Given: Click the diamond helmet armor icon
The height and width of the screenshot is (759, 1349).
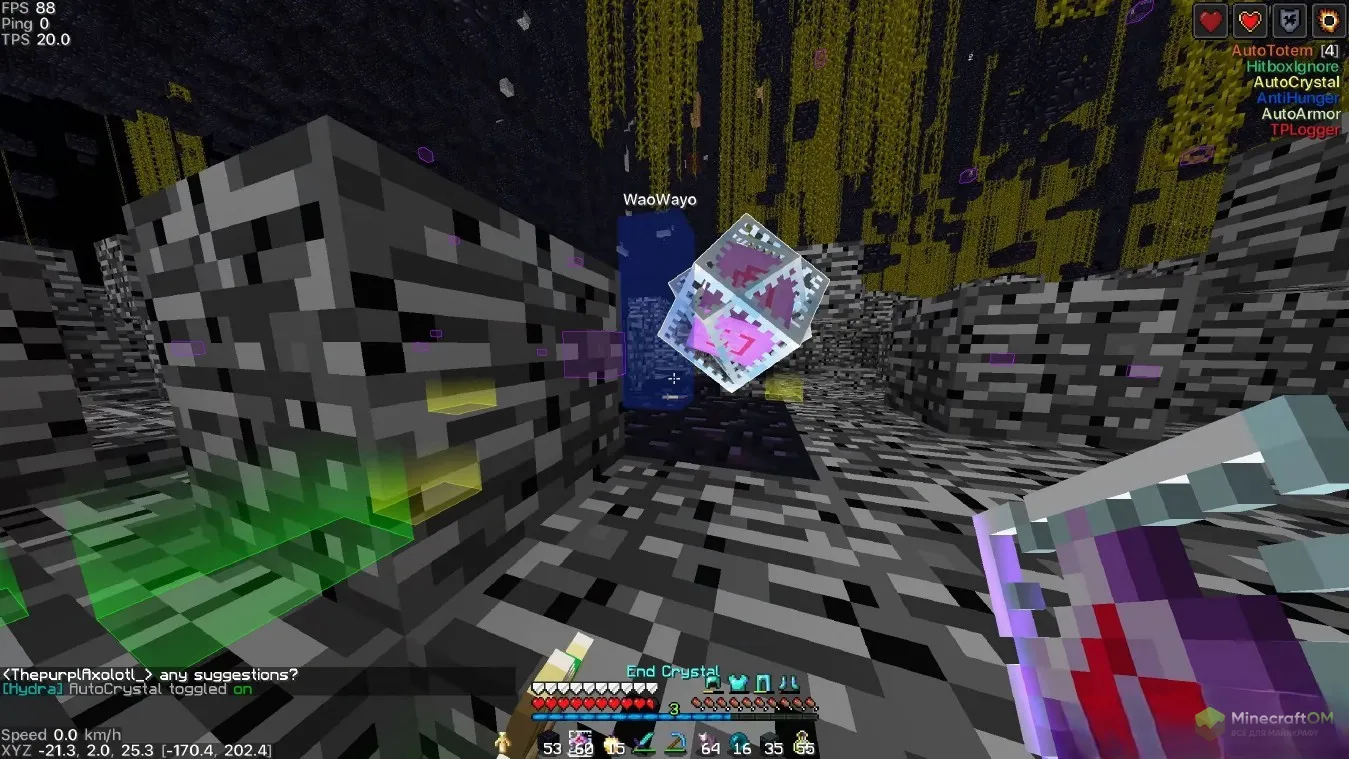Looking at the screenshot, I should tap(713, 684).
